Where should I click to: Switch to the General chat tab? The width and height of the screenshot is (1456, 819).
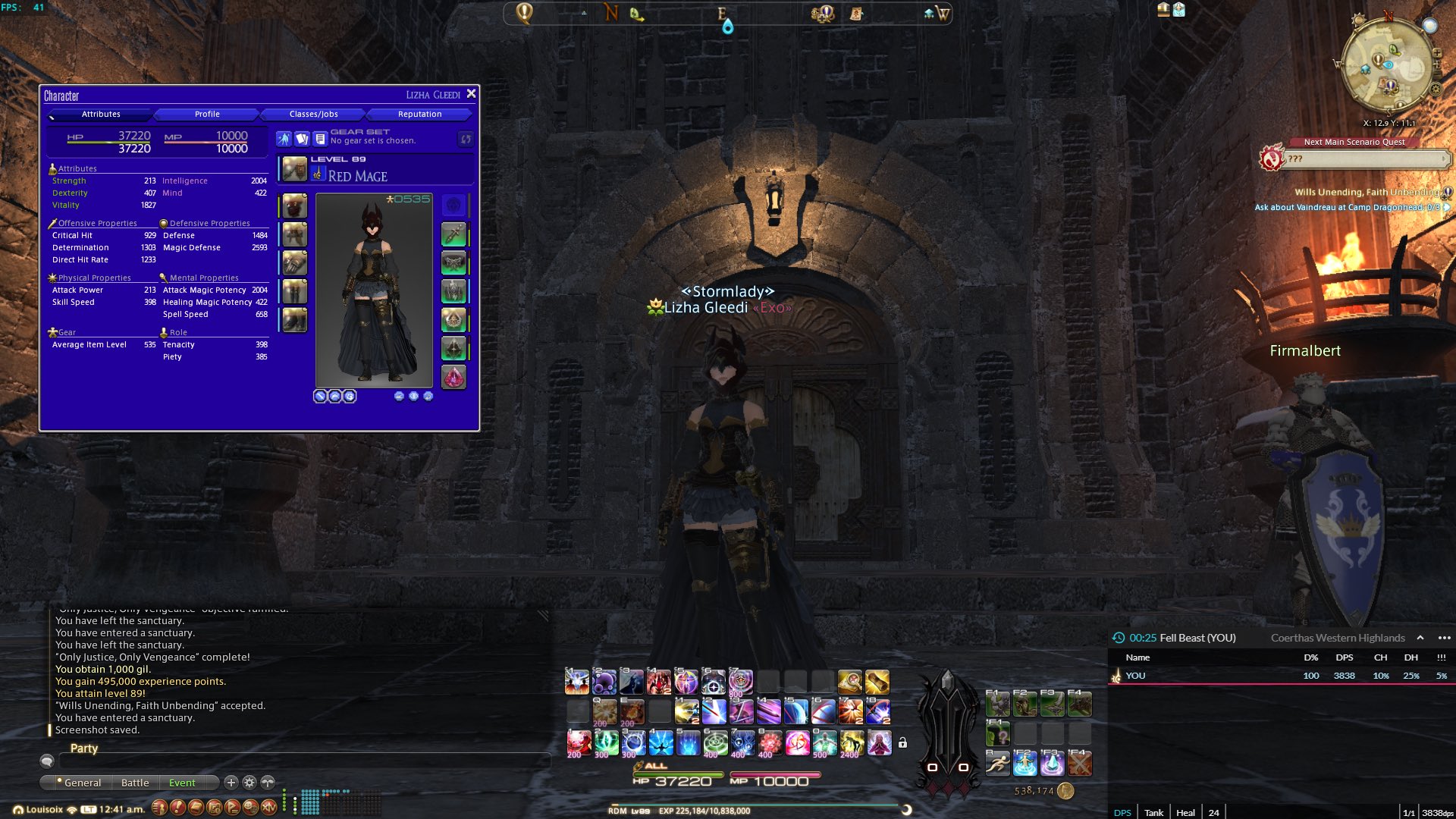pyautogui.click(x=82, y=783)
